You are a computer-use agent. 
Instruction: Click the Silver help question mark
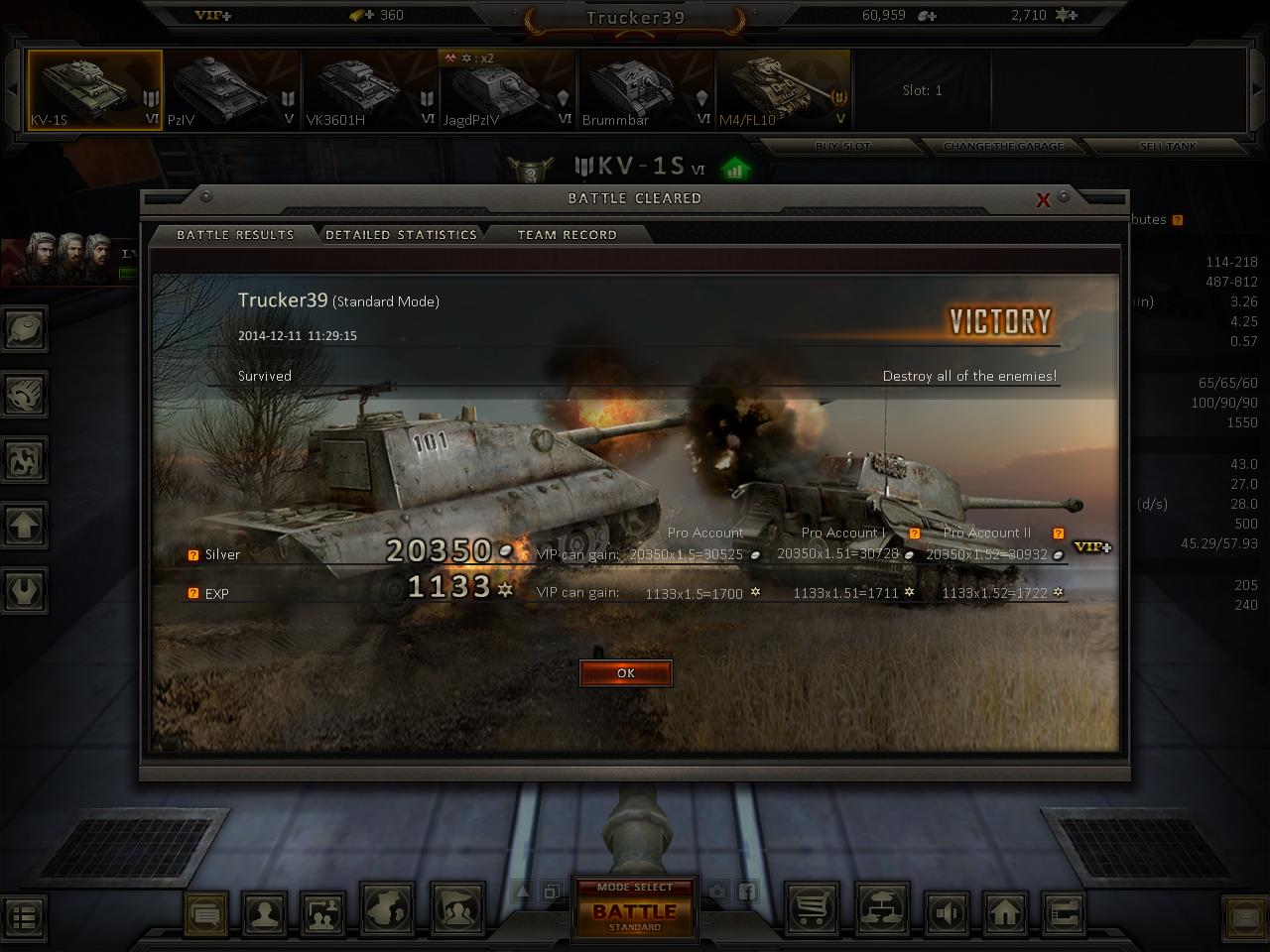(193, 555)
